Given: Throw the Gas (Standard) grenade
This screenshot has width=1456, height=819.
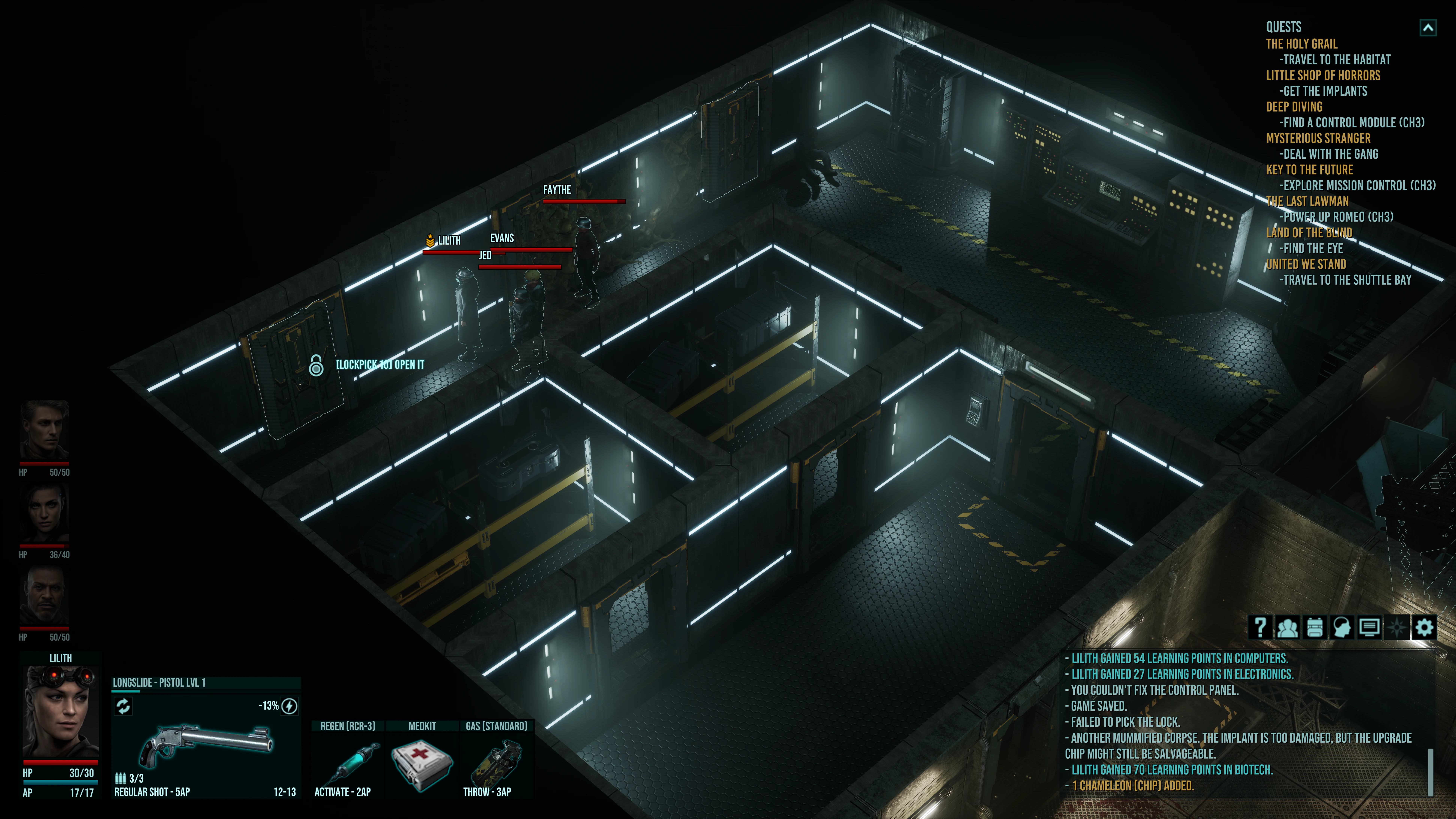Looking at the screenshot, I should pos(496,760).
